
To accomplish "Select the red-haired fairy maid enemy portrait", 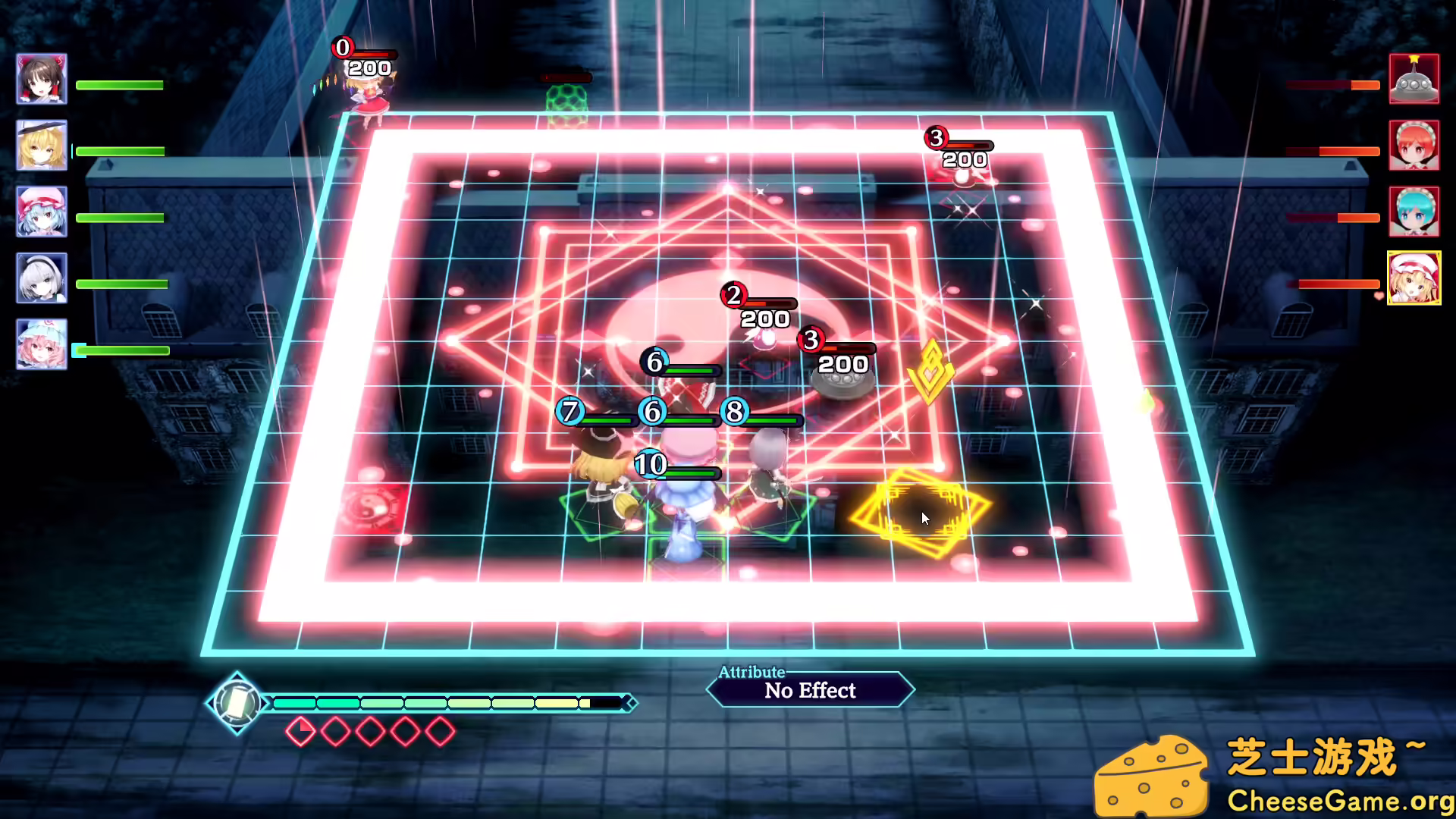I will coord(1415,146).
